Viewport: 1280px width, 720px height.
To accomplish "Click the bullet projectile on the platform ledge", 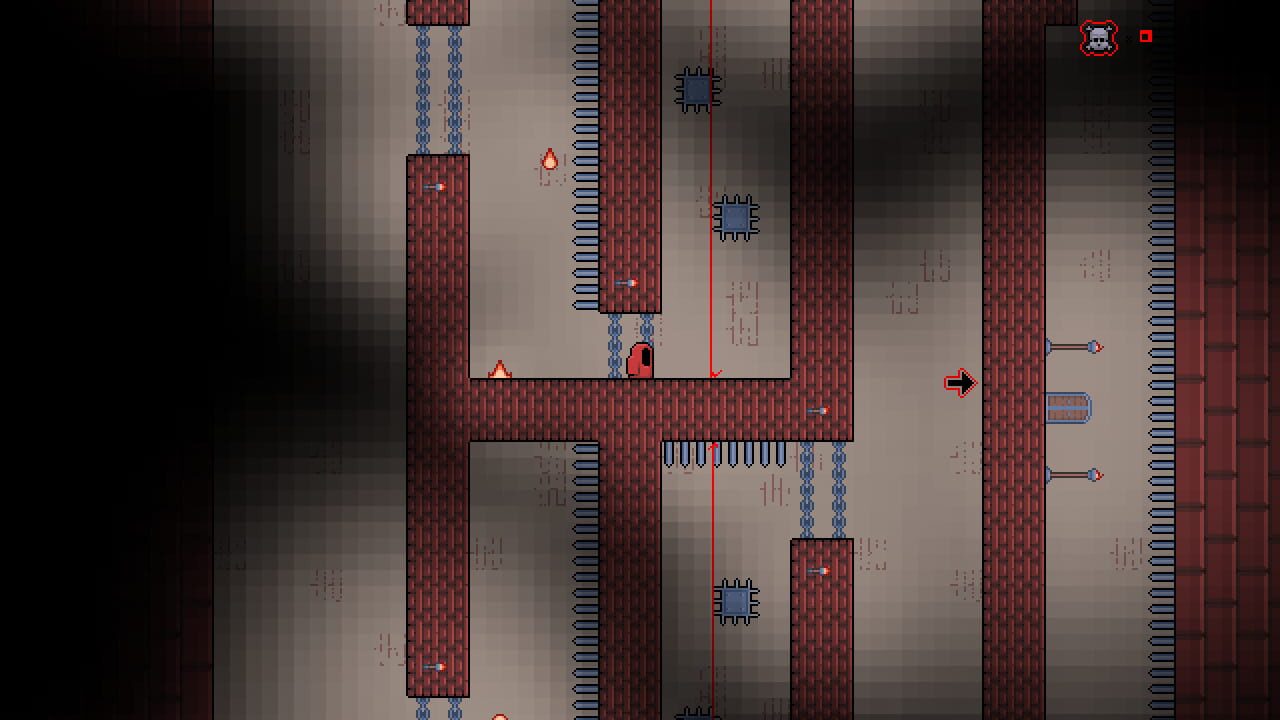I will coord(628,283).
